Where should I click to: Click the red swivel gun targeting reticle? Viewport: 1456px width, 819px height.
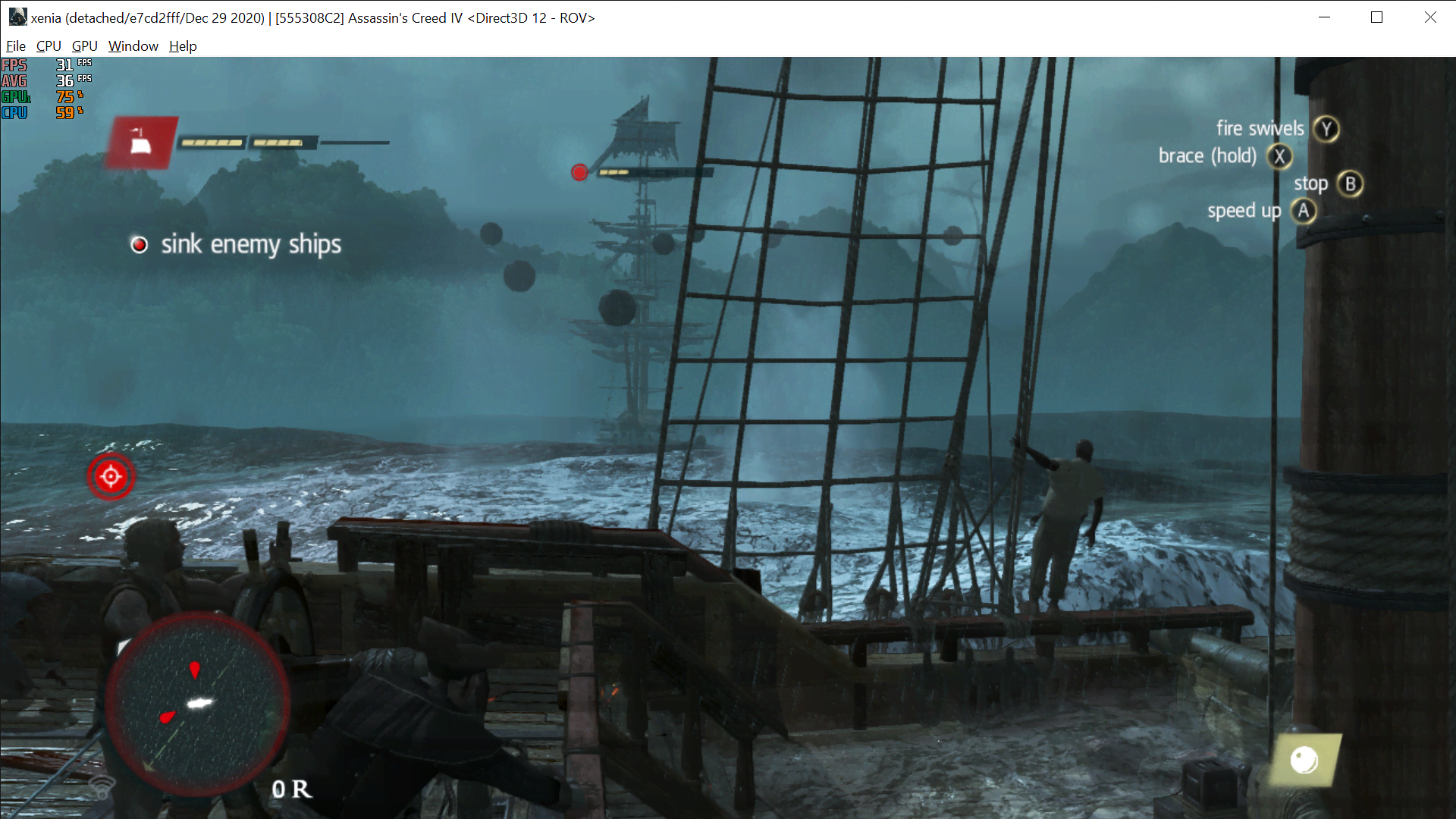point(111,476)
